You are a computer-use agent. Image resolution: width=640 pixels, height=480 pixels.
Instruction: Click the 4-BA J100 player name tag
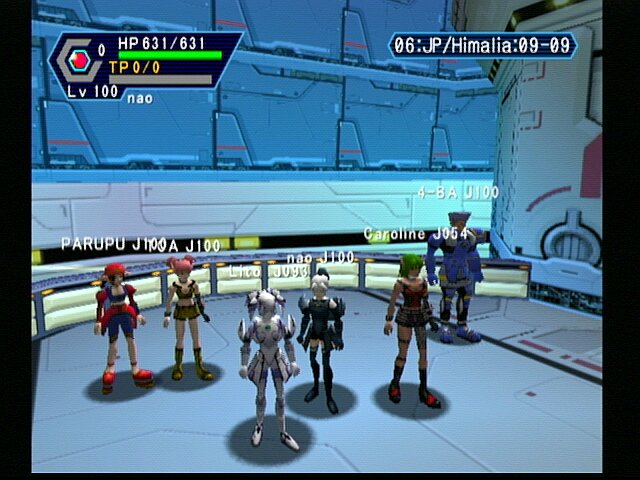(458, 191)
